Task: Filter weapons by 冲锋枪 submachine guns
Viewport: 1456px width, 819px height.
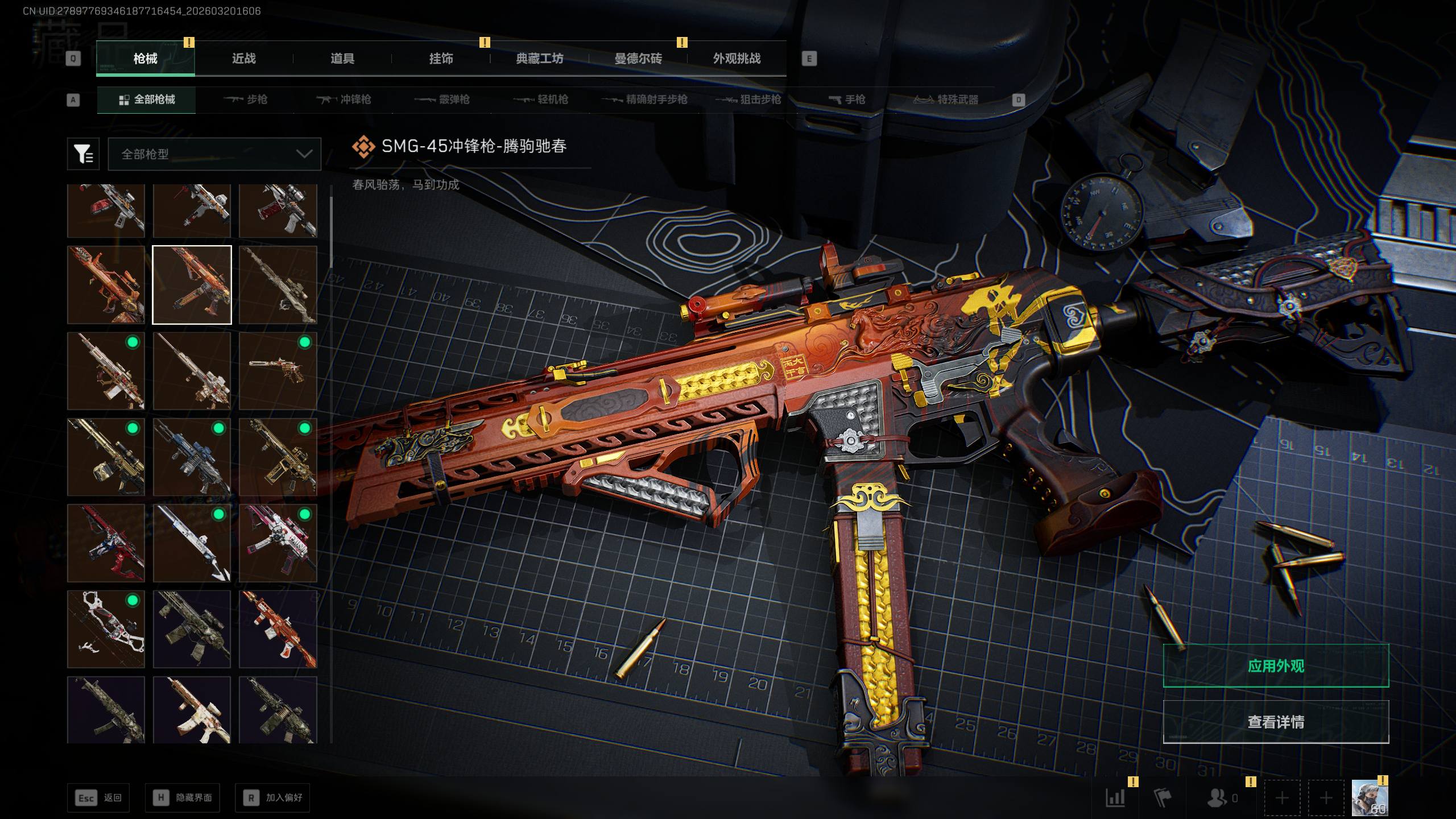Action: pyautogui.click(x=344, y=100)
